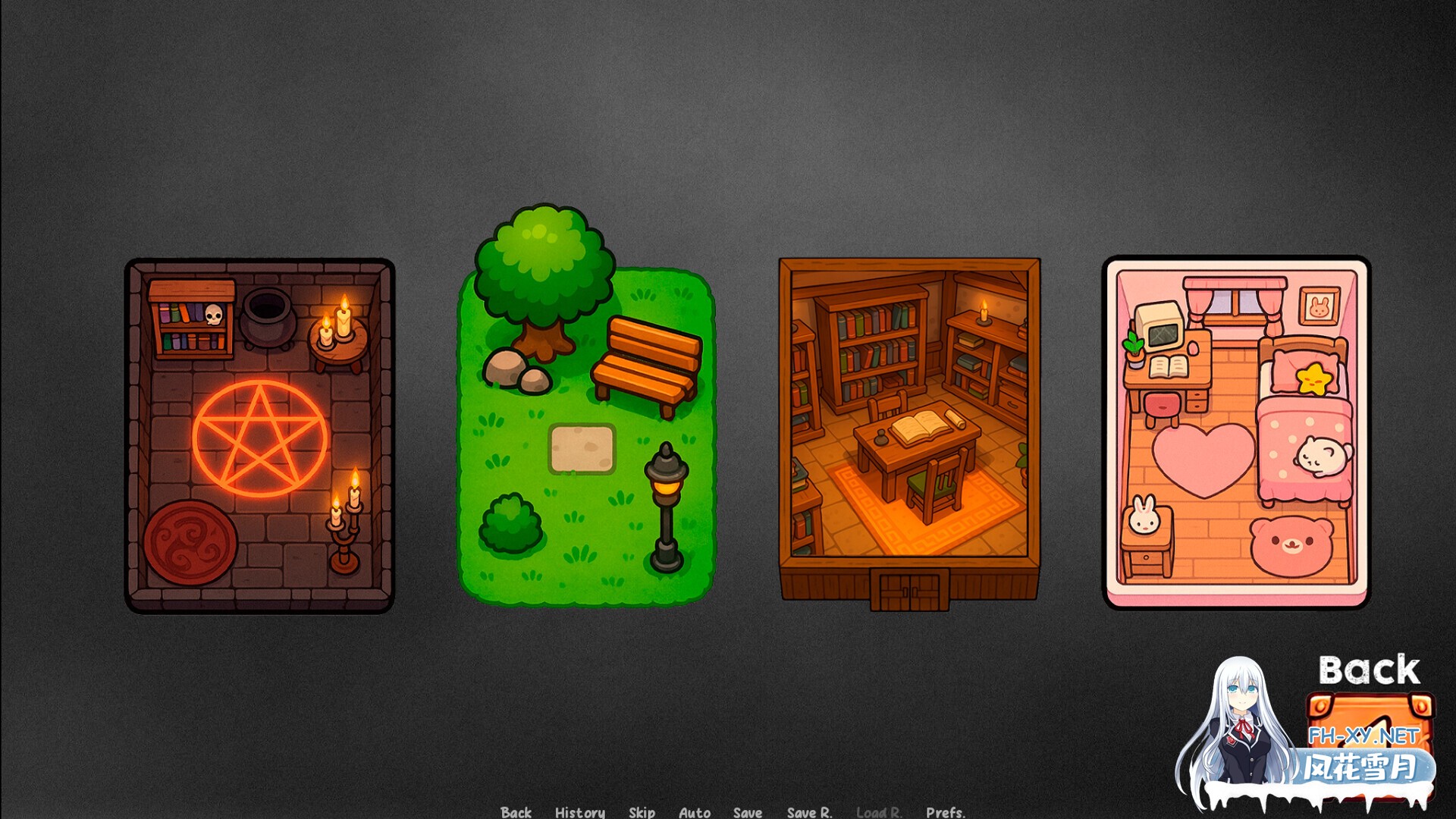Image resolution: width=1456 pixels, height=819 pixels.
Task: Enable Auto-read mode
Action: [x=694, y=812]
